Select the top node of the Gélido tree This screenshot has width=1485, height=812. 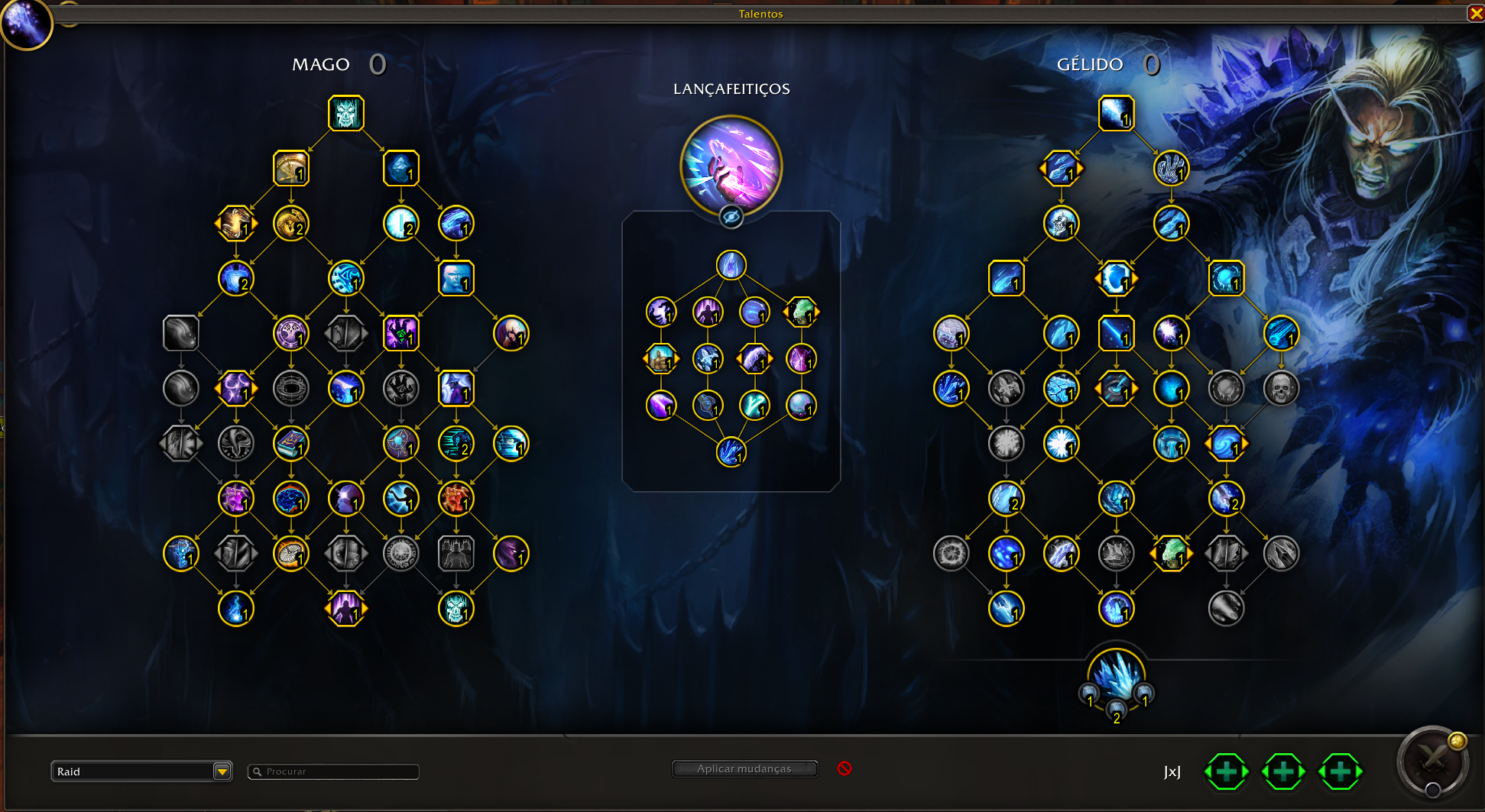(1116, 114)
